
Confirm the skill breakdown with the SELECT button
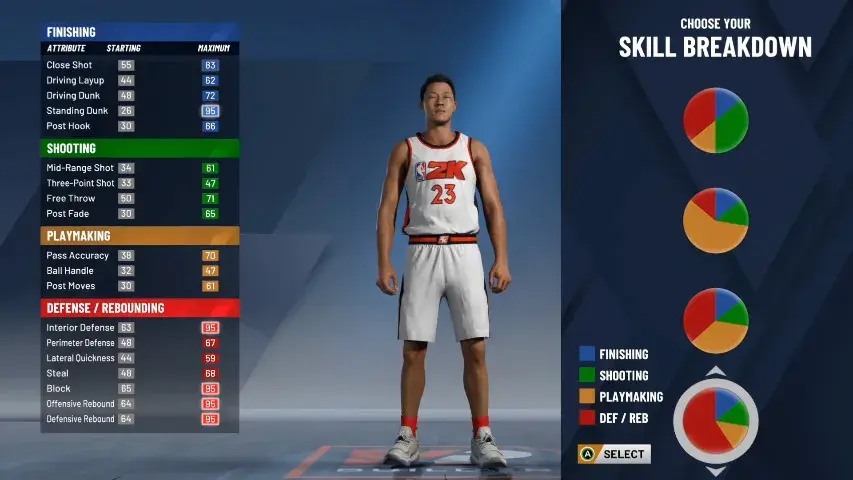tap(615, 454)
